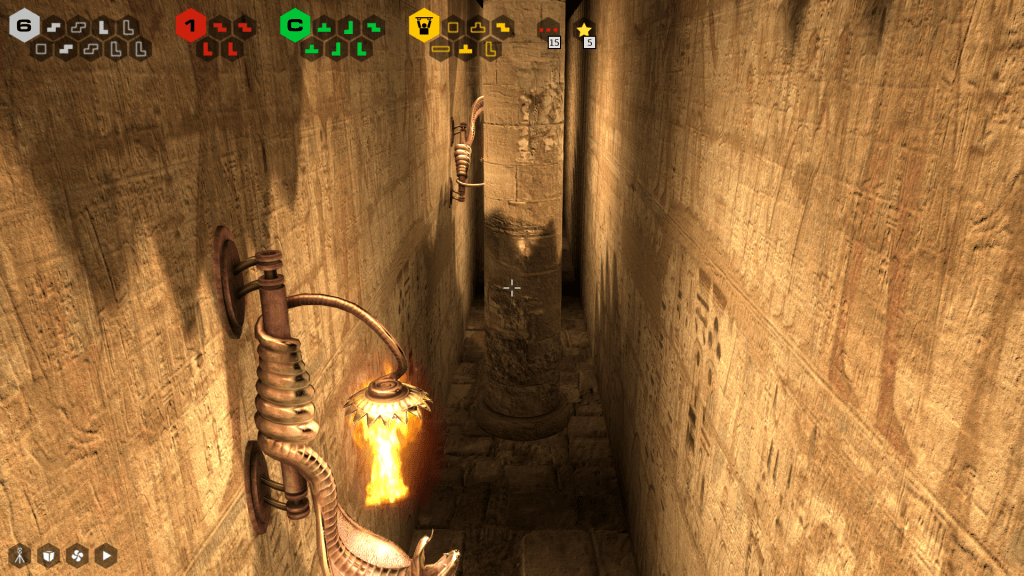Click the yellow star counter icon
The image size is (1024, 576).
tap(585, 31)
